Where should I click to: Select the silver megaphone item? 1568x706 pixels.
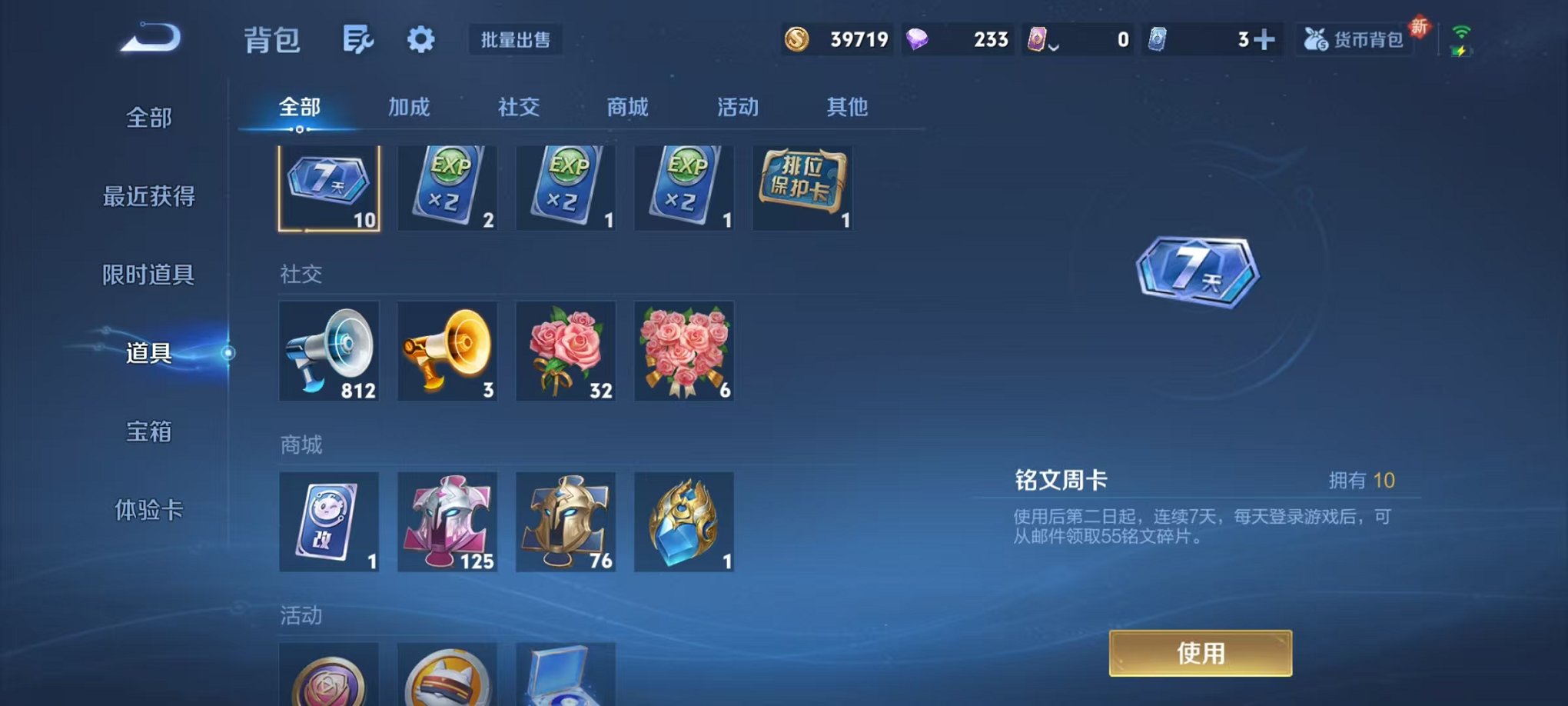tap(329, 352)
